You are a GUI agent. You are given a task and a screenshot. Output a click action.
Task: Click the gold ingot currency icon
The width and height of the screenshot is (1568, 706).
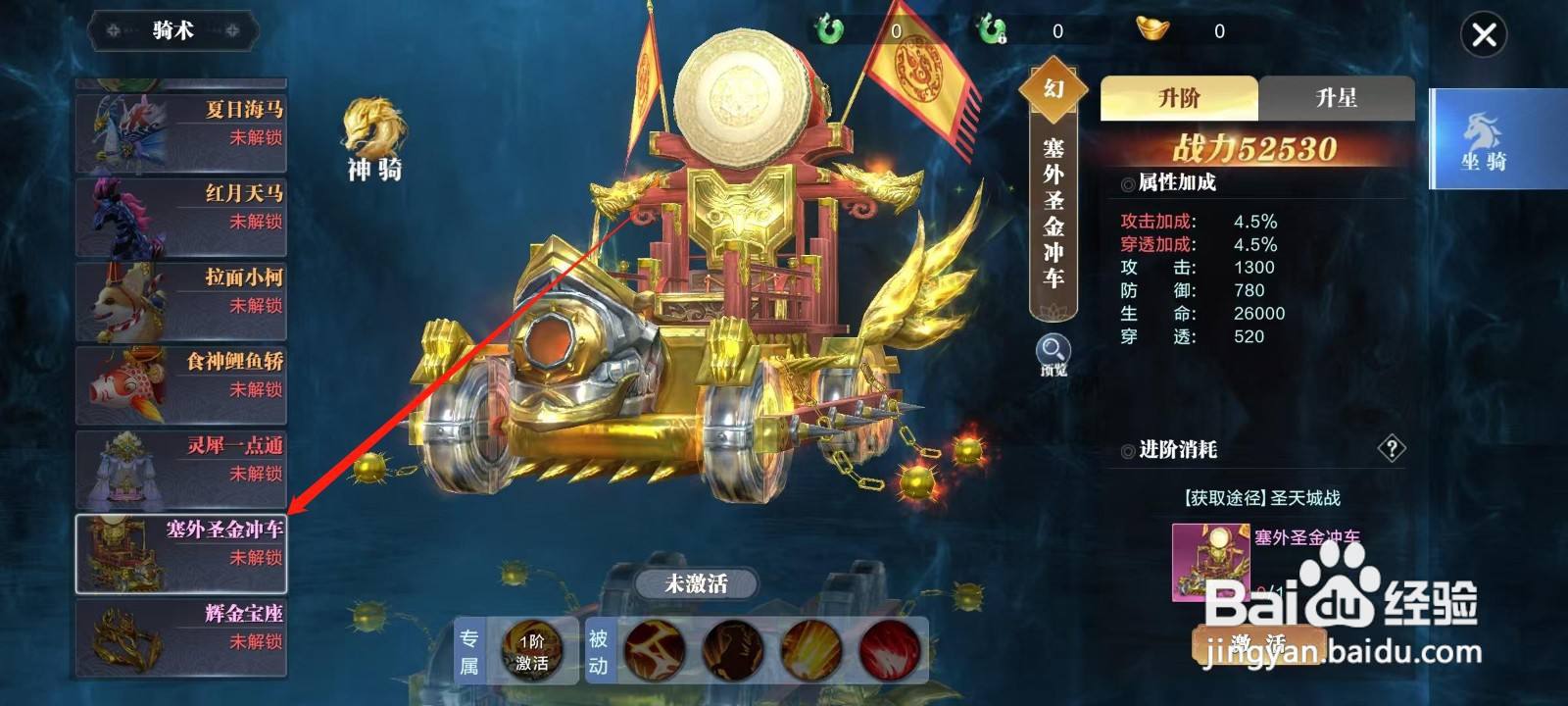1152,29
